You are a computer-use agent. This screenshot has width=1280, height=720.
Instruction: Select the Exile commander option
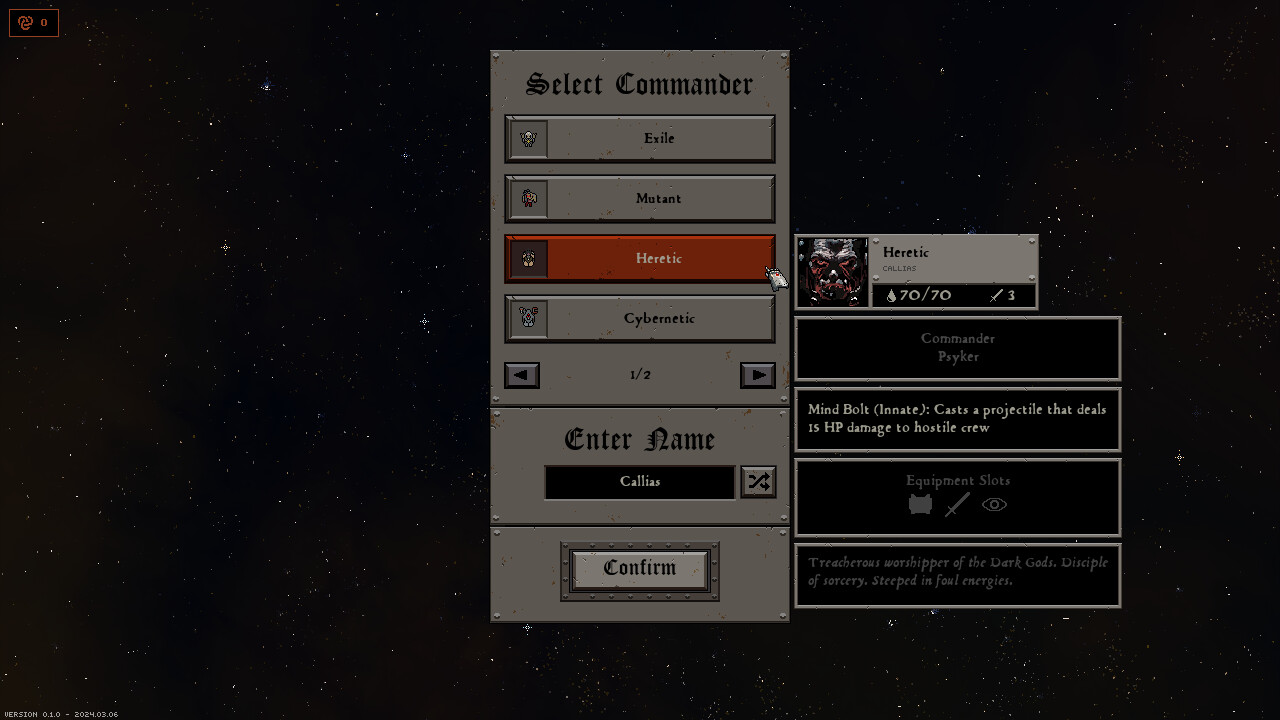click(x=658, y=138)
